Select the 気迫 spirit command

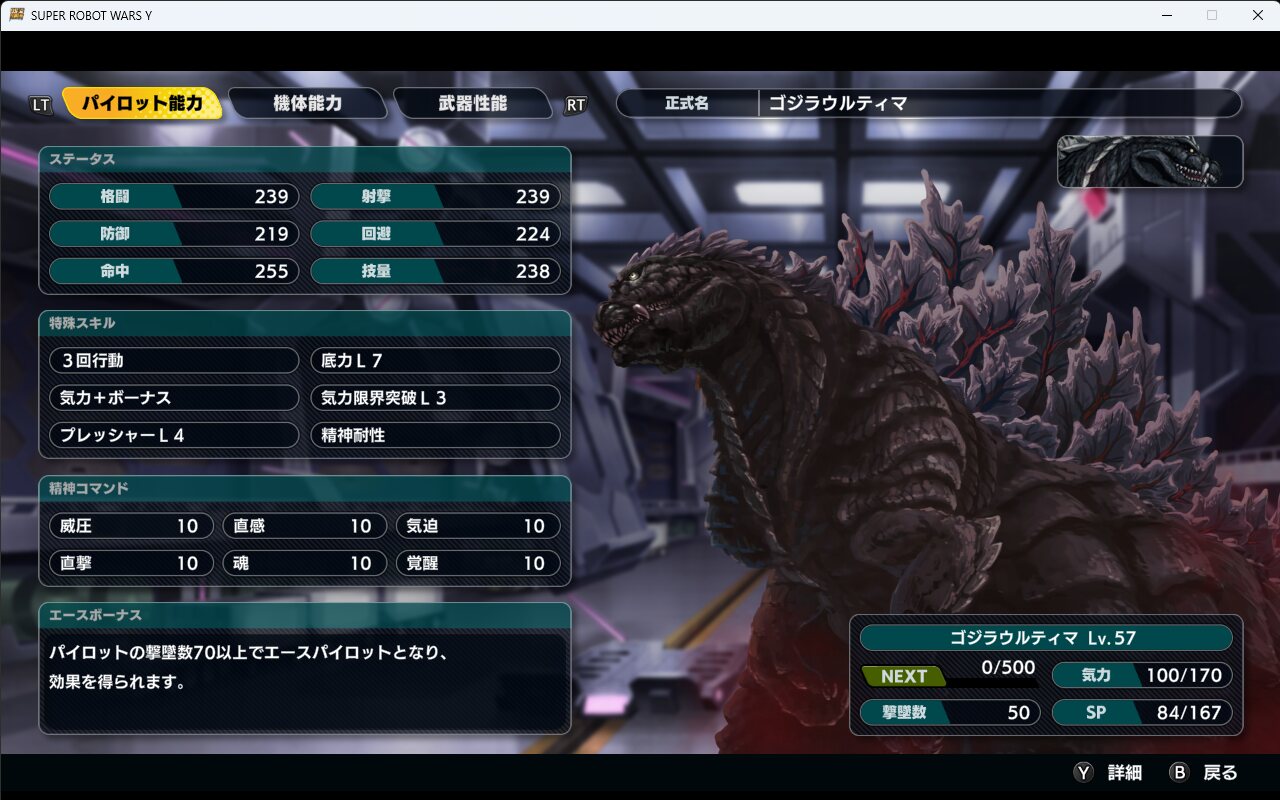point(477,526)
